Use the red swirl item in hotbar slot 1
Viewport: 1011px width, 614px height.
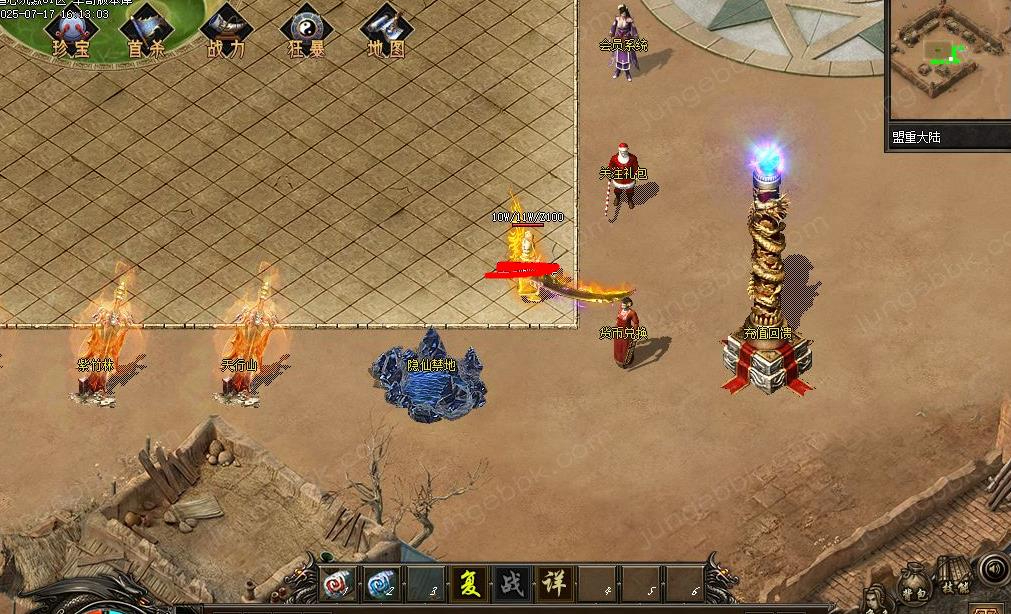(336, 583)
